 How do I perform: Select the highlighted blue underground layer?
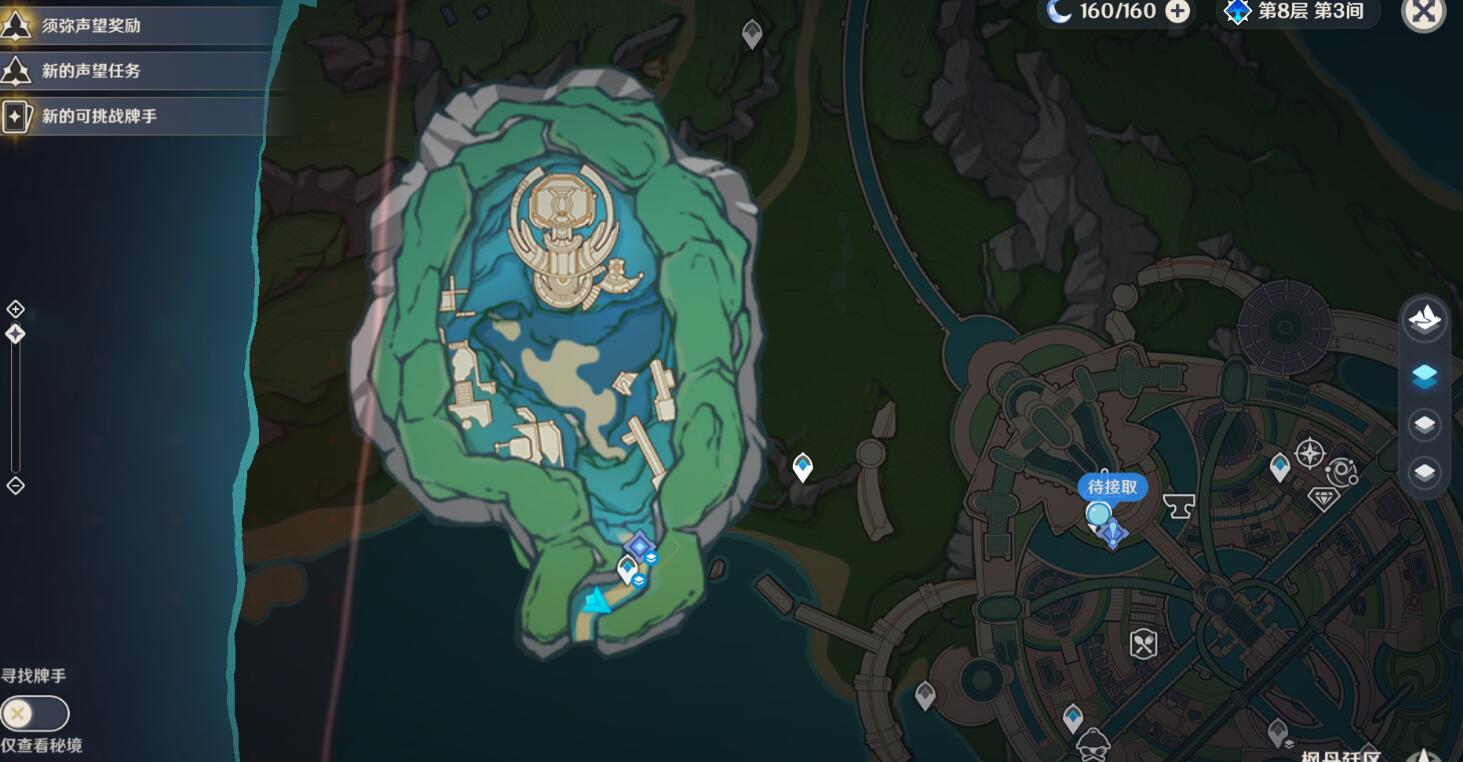[1424, 375]
